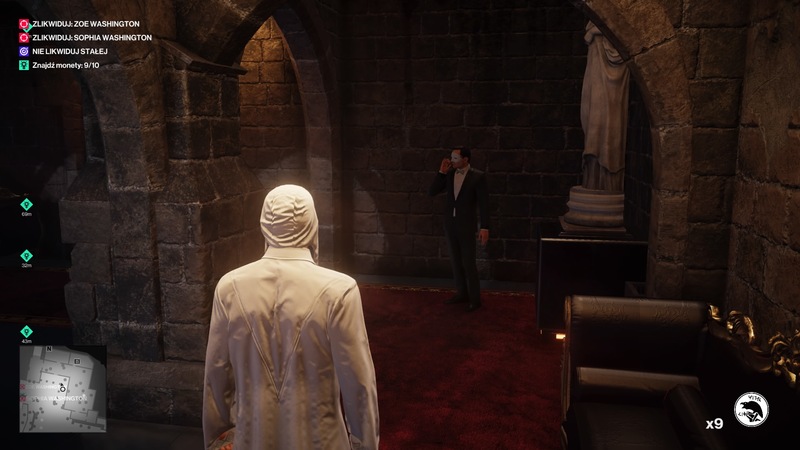Click the 69m waypoint marker
Image resolution: width=800 pixels, height=450 pixels.
coord(26,205)
